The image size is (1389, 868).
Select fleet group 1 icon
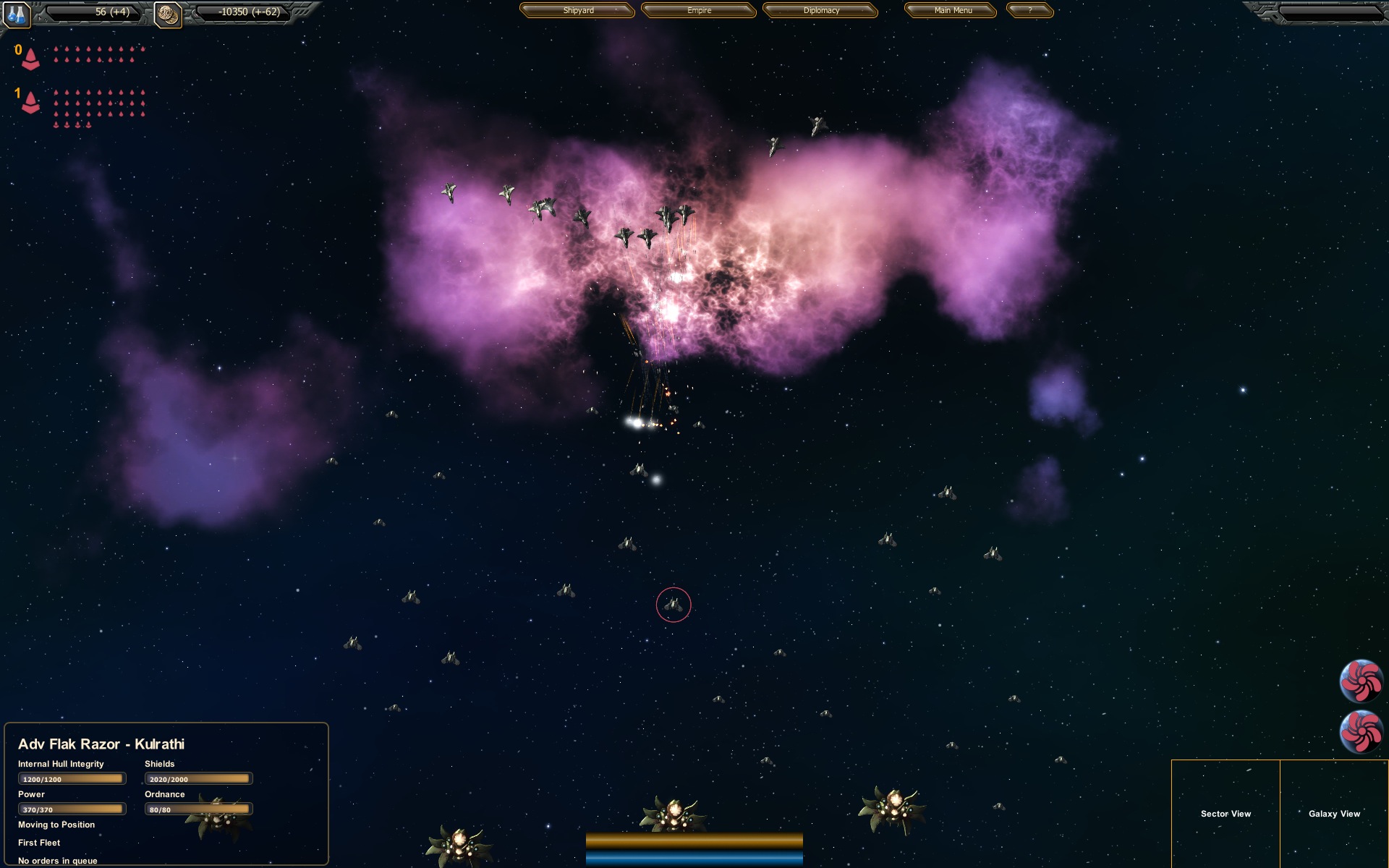point(30,103)
